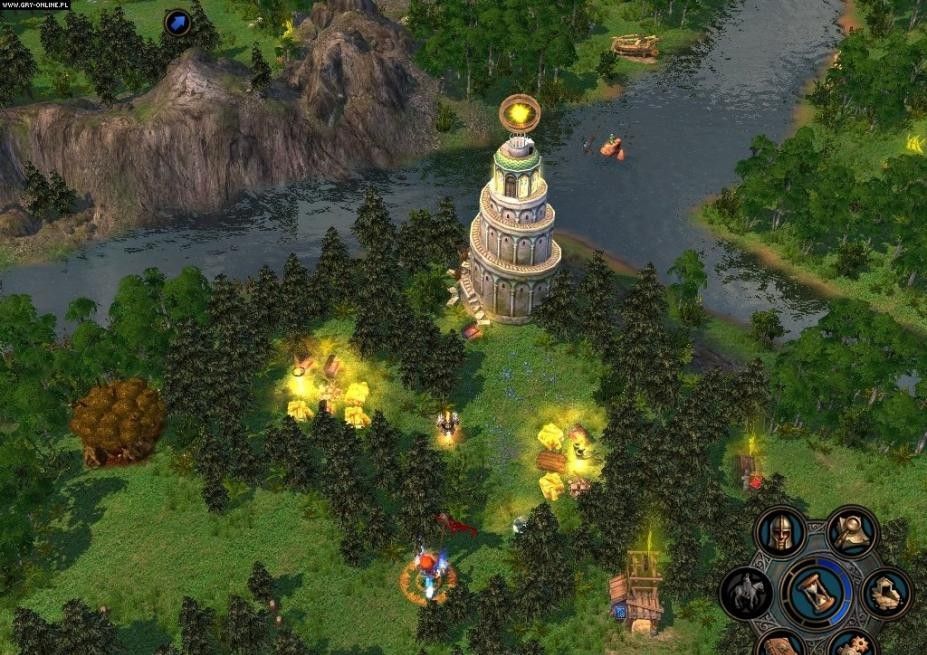The image size is (927, 655).
Task: Open the gear cog options icon
Action: pyautogui.click(x=853, y=645)
